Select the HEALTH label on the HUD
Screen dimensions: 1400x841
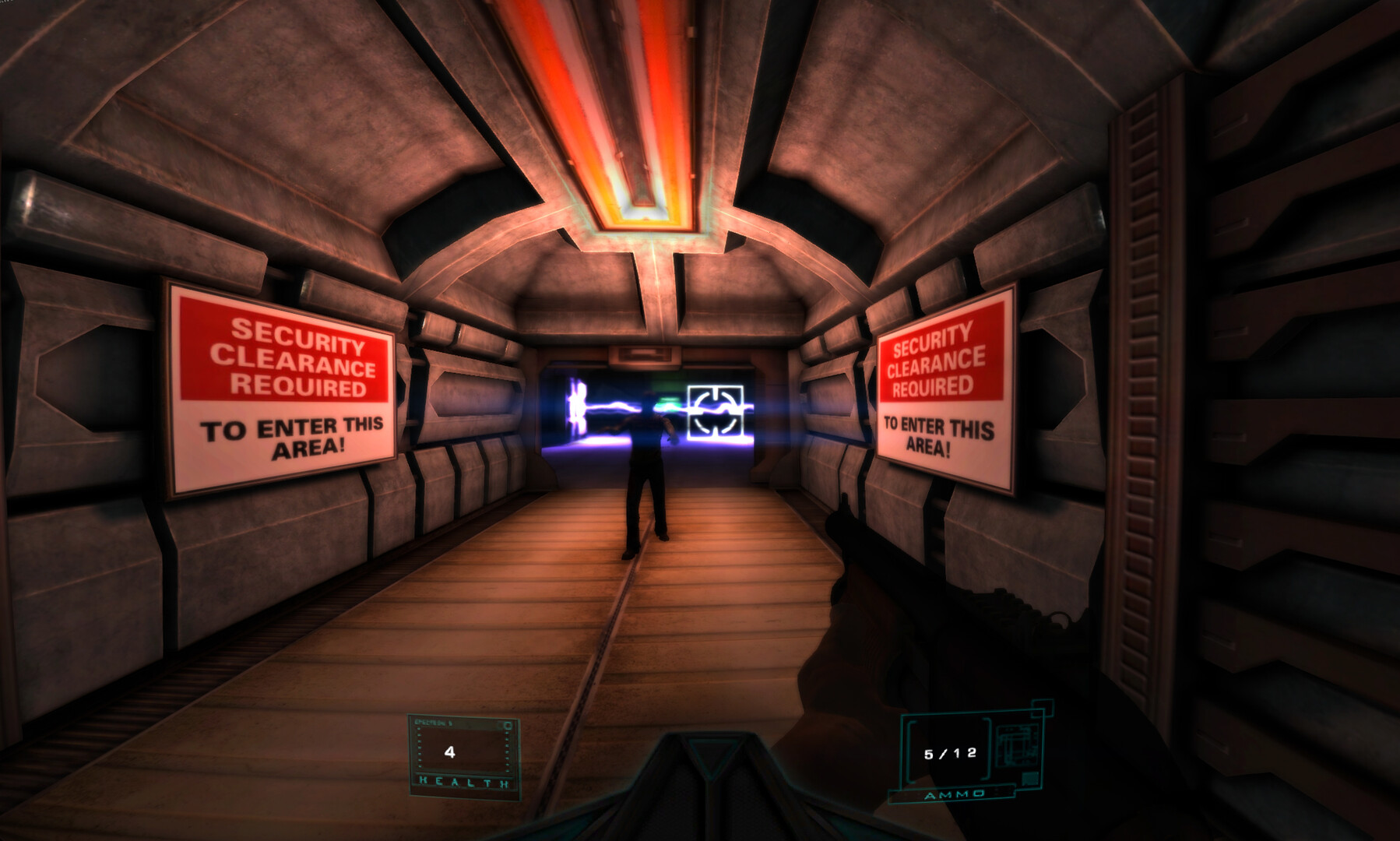[463, 782]
